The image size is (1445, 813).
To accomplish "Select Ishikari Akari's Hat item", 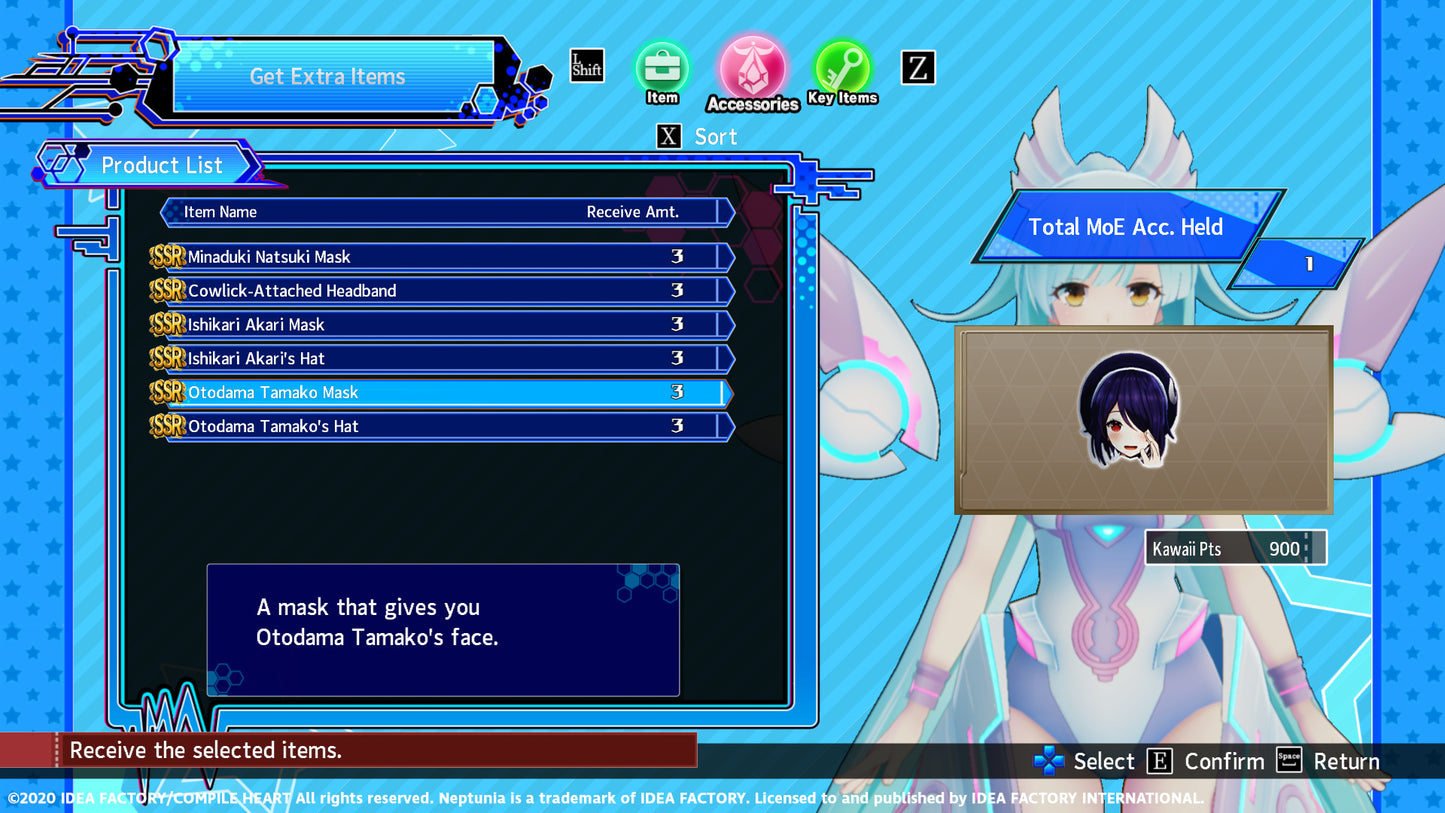I will (x=443, y=358).
